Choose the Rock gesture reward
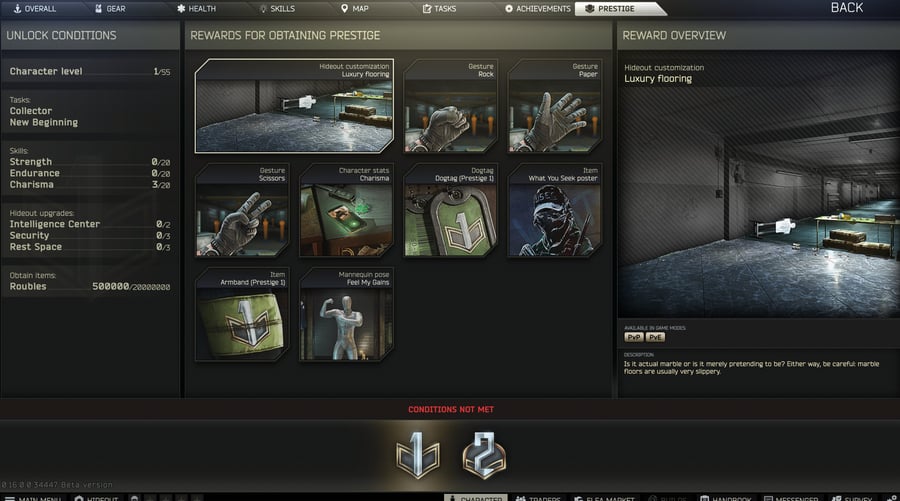This screenshot has width=900, height=501. 450,105
